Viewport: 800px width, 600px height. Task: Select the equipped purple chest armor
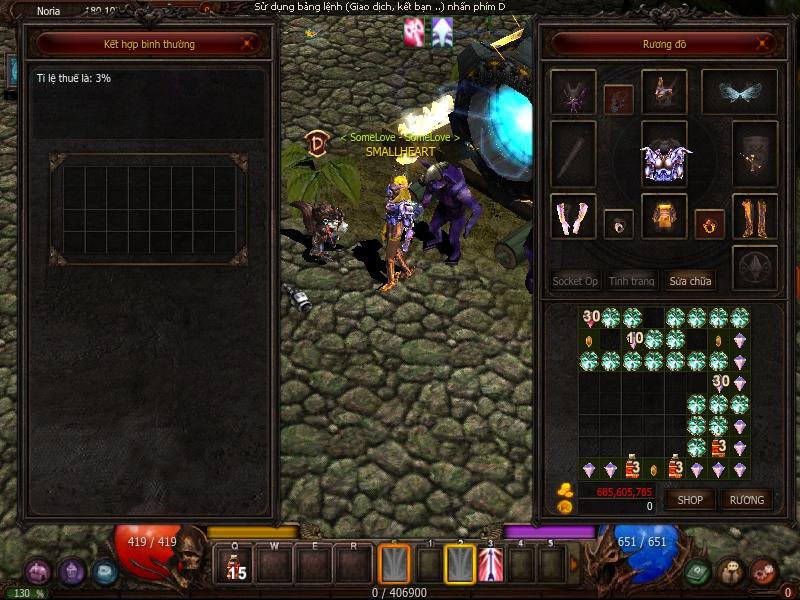point(664,155)
